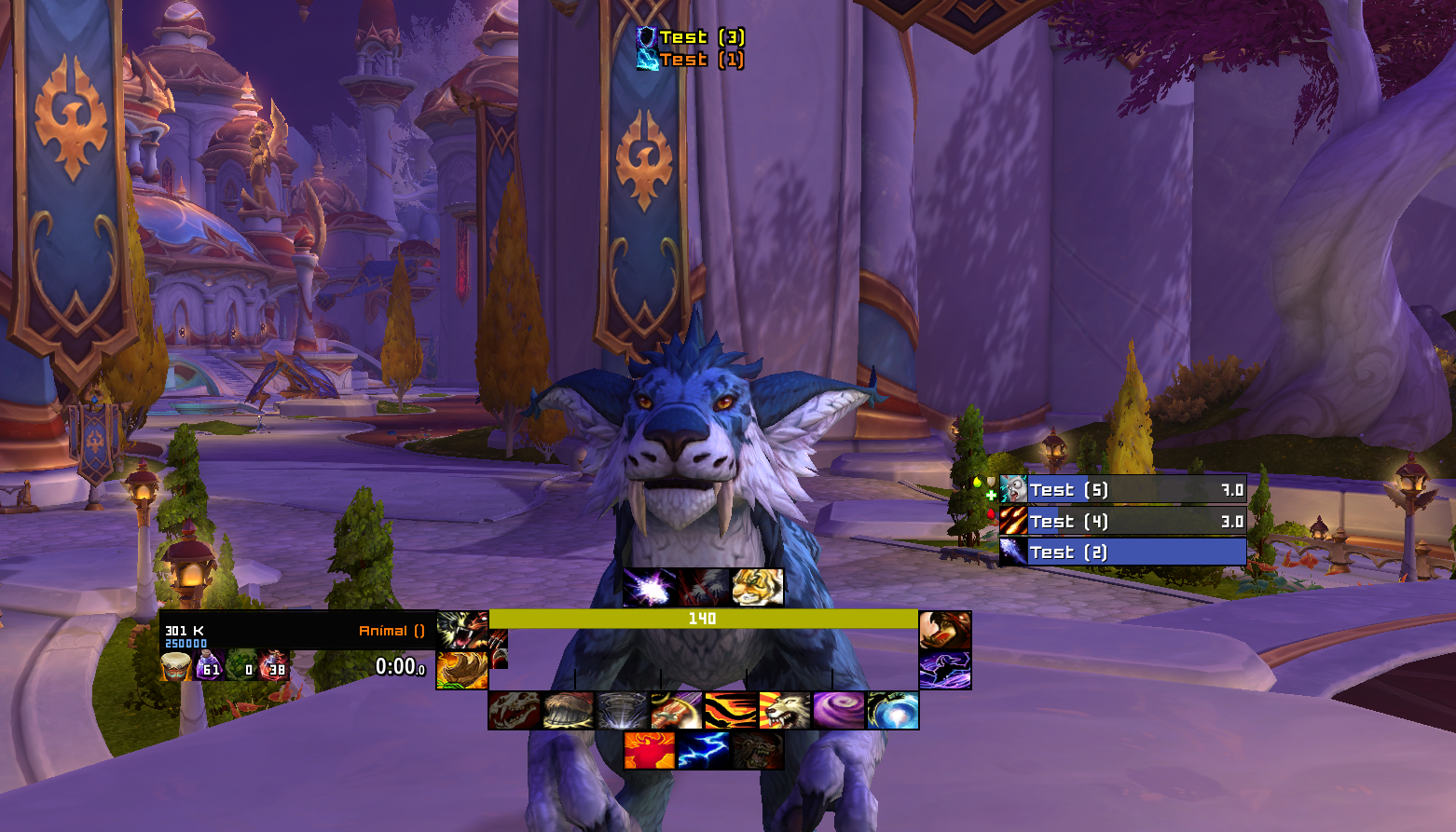Click the Test (1) lightning alert
The height and width of the screenshot is (832, 1456).
(x=691, y=60)
